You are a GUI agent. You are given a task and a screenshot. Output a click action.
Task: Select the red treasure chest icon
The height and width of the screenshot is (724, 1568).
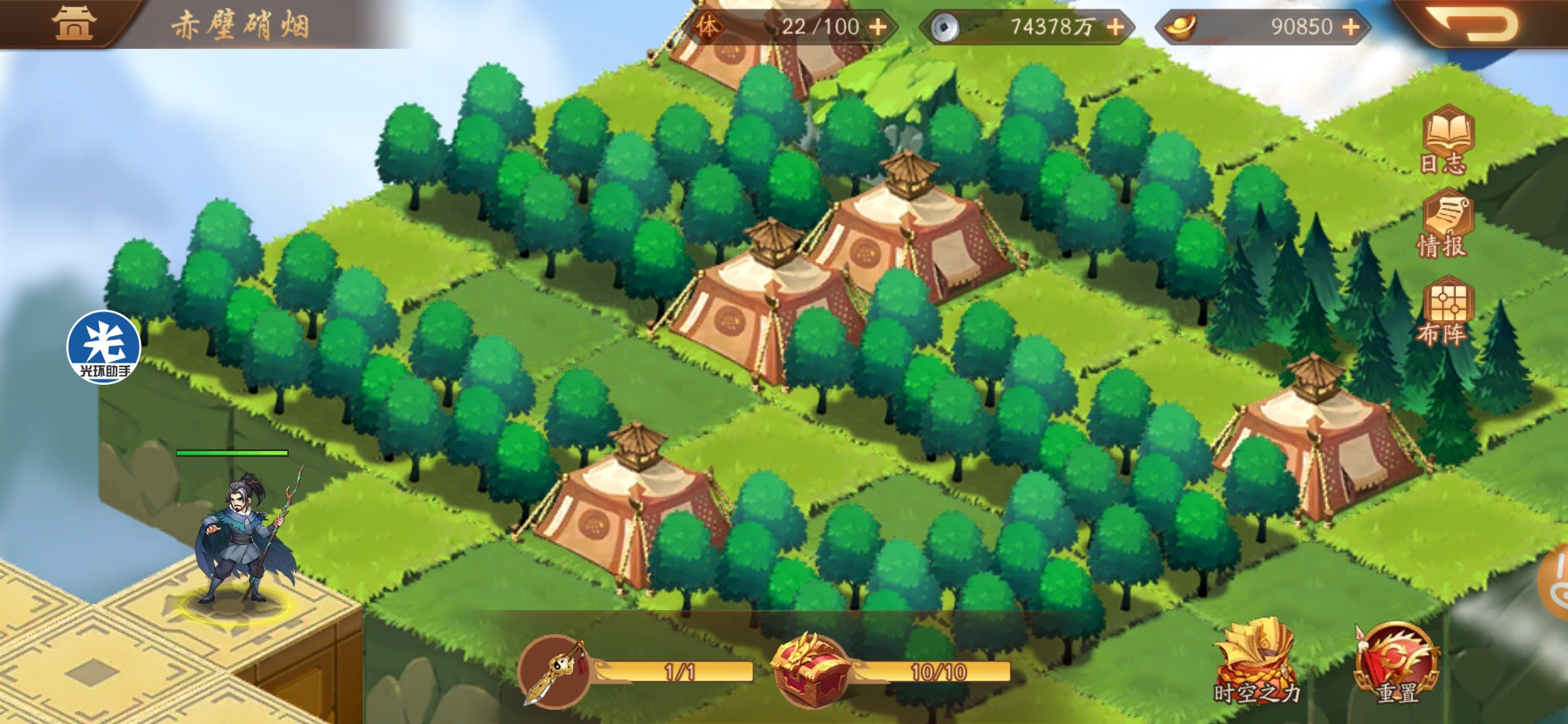point(809,670)
